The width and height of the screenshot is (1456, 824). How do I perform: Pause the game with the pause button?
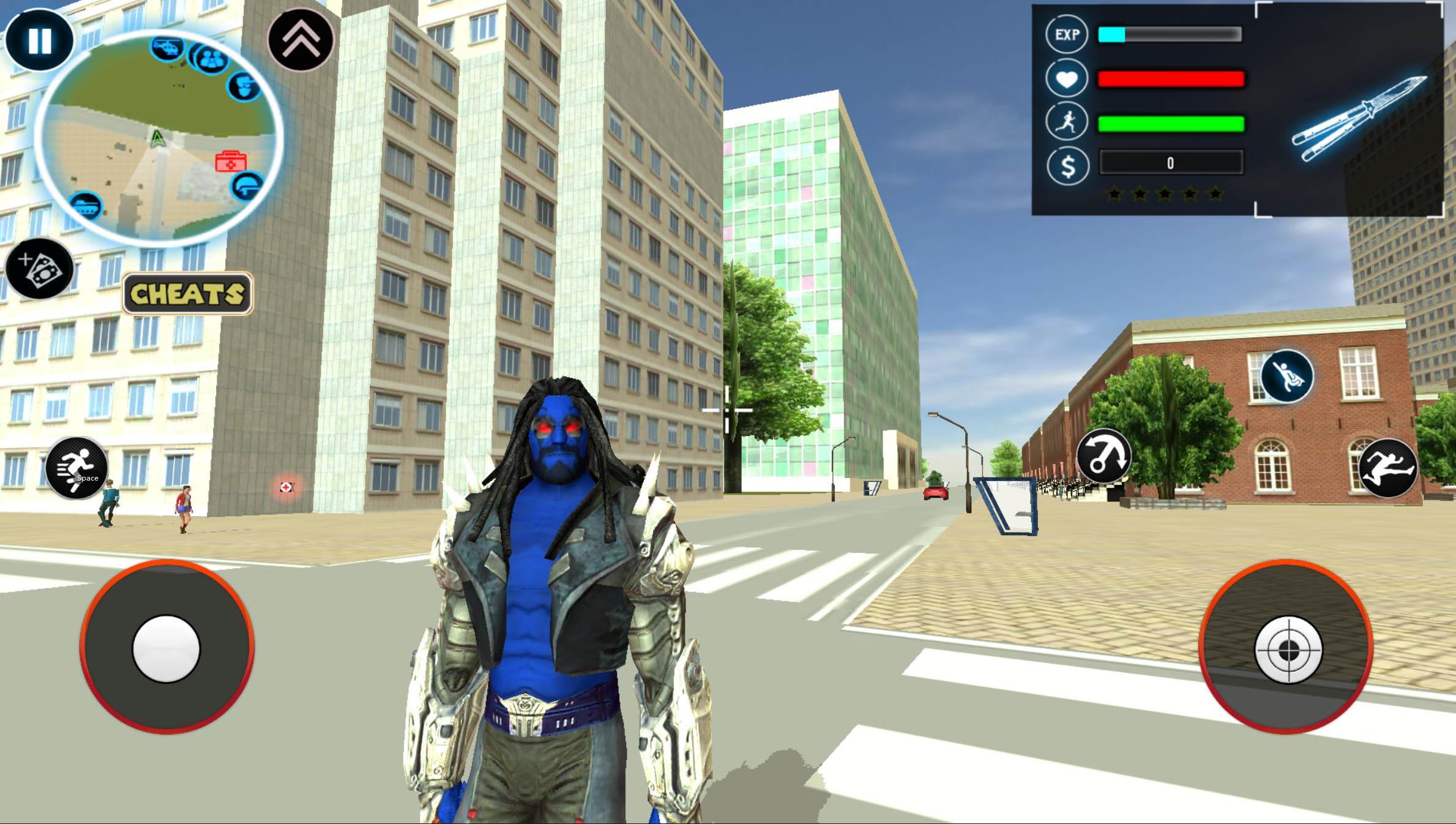pyautogui.click(x=39, y=40)
